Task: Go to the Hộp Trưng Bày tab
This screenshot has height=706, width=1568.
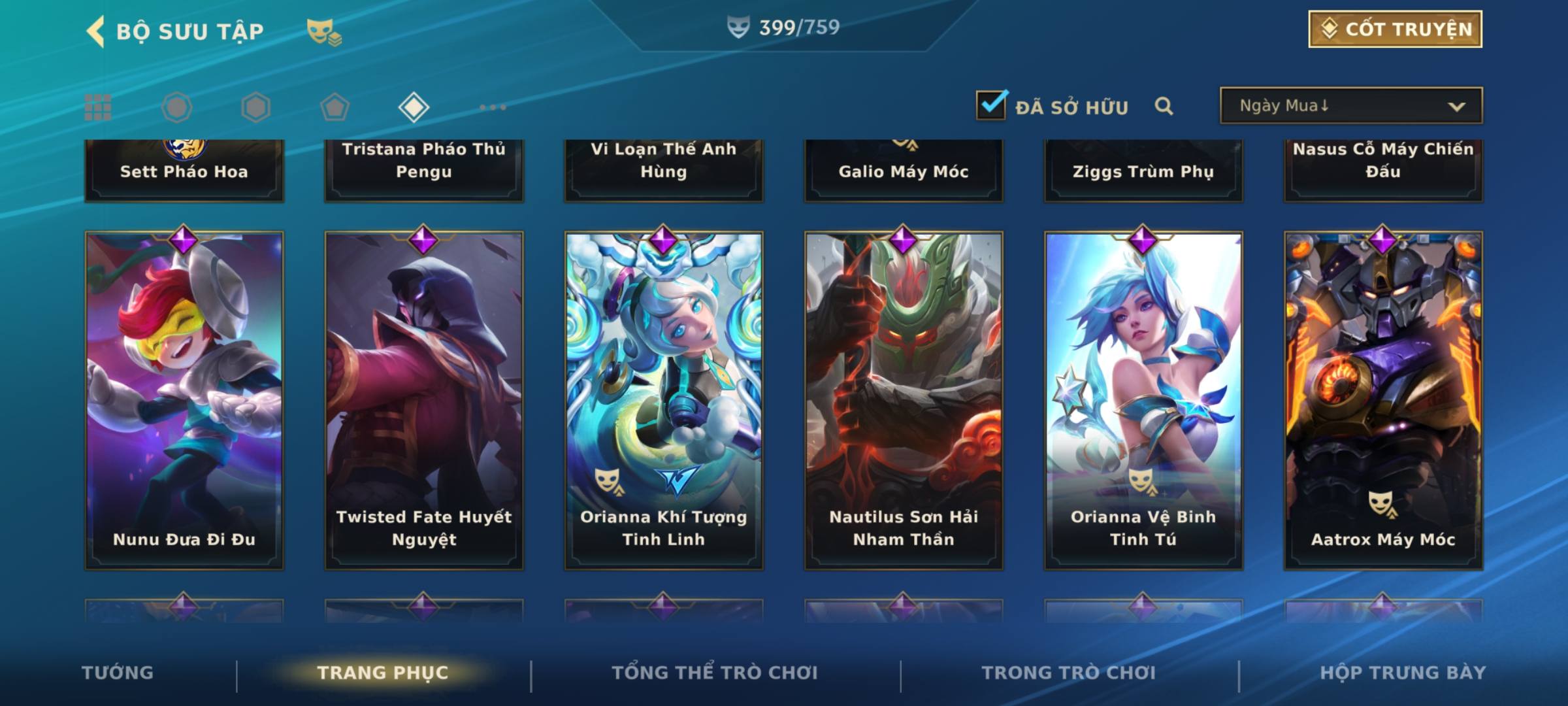Action: click(x=1403, y=673)
